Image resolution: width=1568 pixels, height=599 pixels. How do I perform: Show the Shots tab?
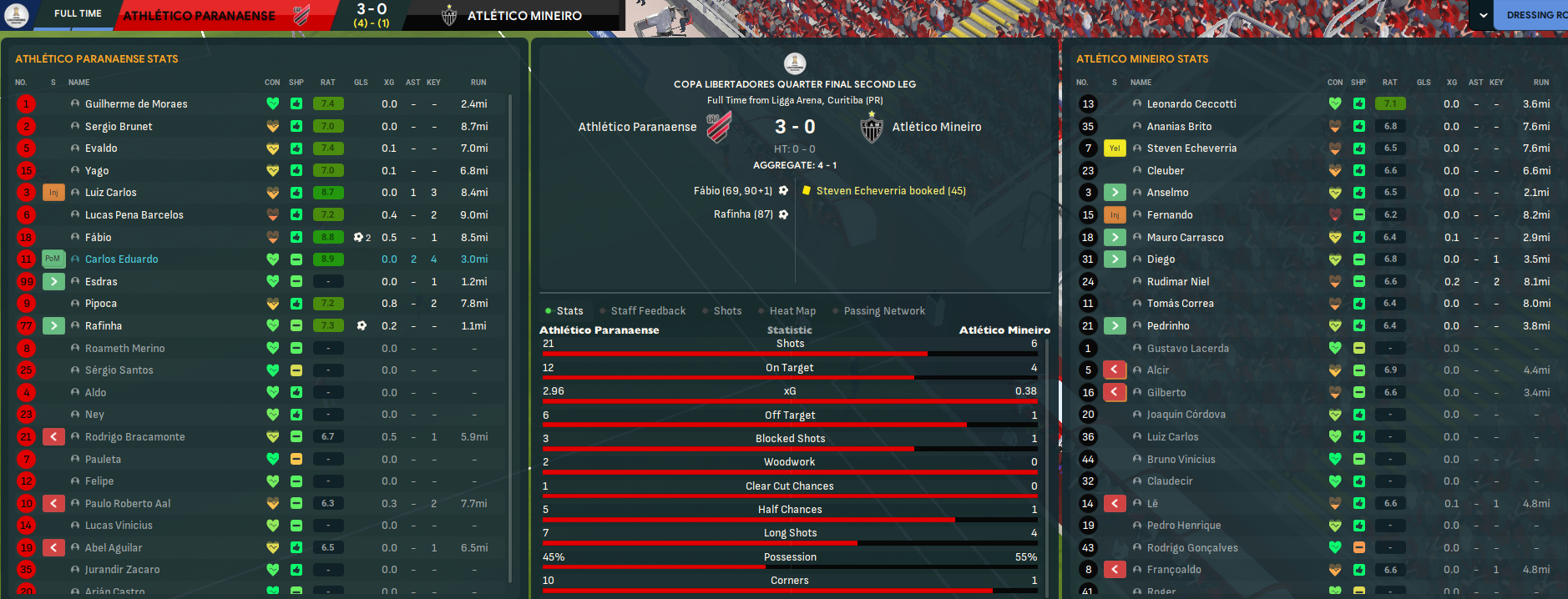click(x=727, y=311)
